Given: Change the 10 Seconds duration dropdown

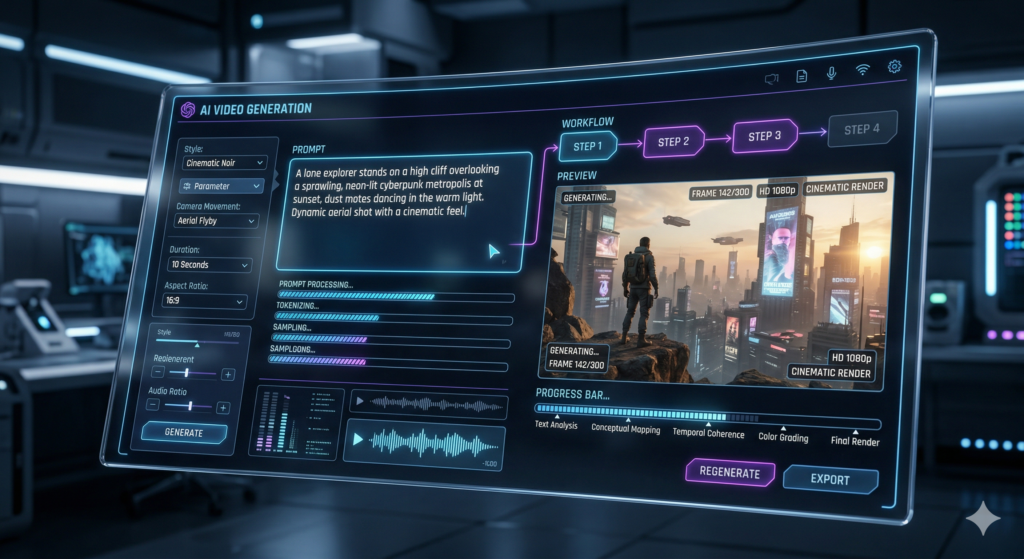Looking at the screenshot, I should (x=209, y=265).
